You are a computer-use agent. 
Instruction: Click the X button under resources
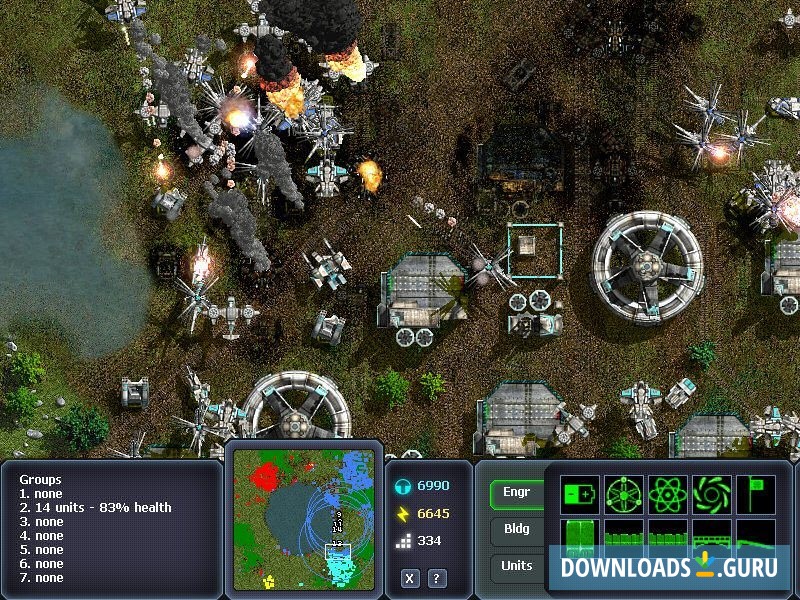(x=410, y=578)
